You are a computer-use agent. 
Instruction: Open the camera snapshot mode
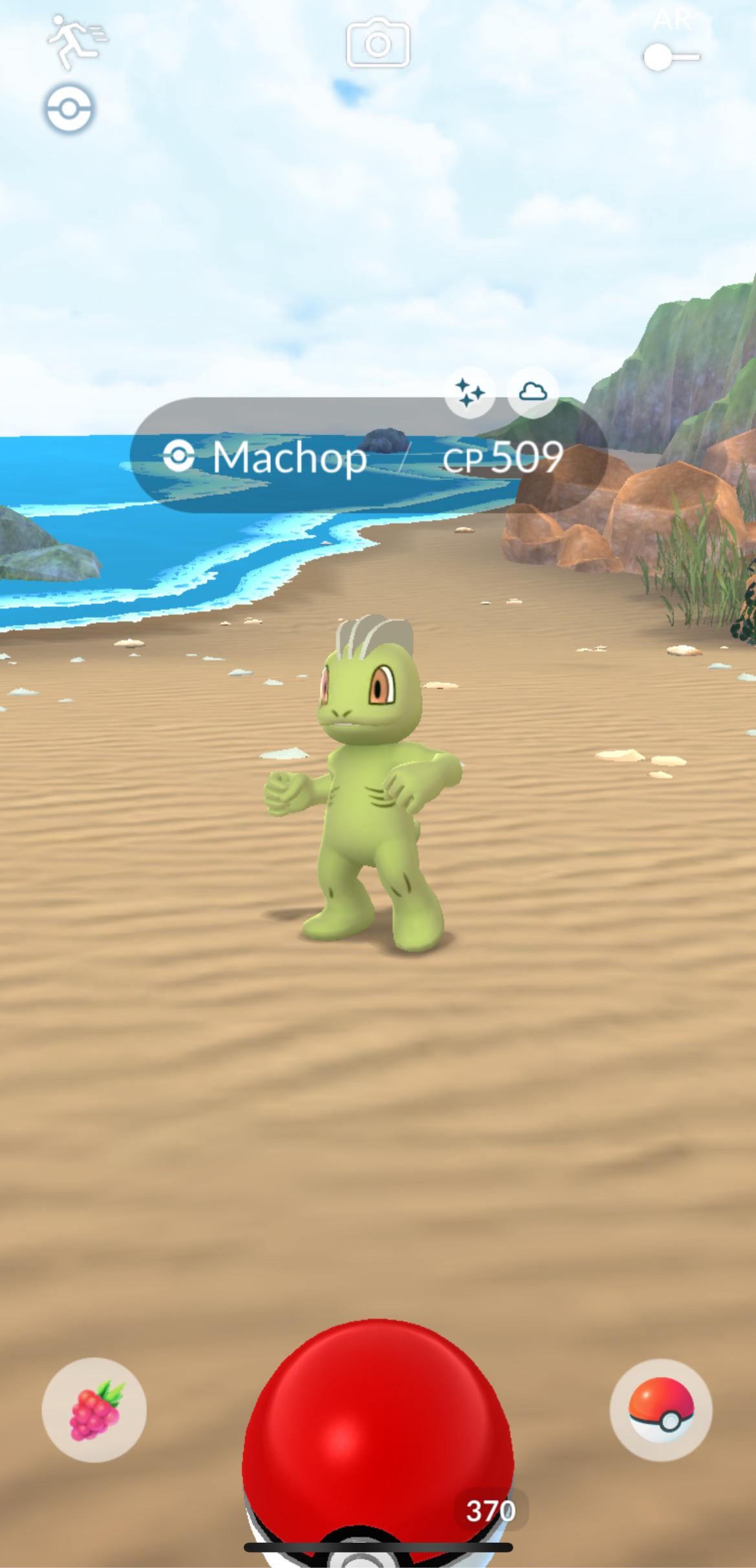click(378, 44)
